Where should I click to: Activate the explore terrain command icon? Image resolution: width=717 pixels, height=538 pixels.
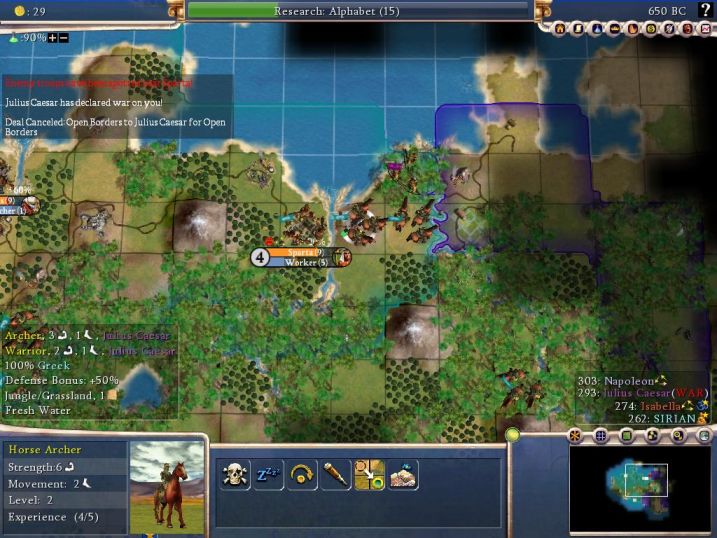pyautogui.click(x=402, y=475)
